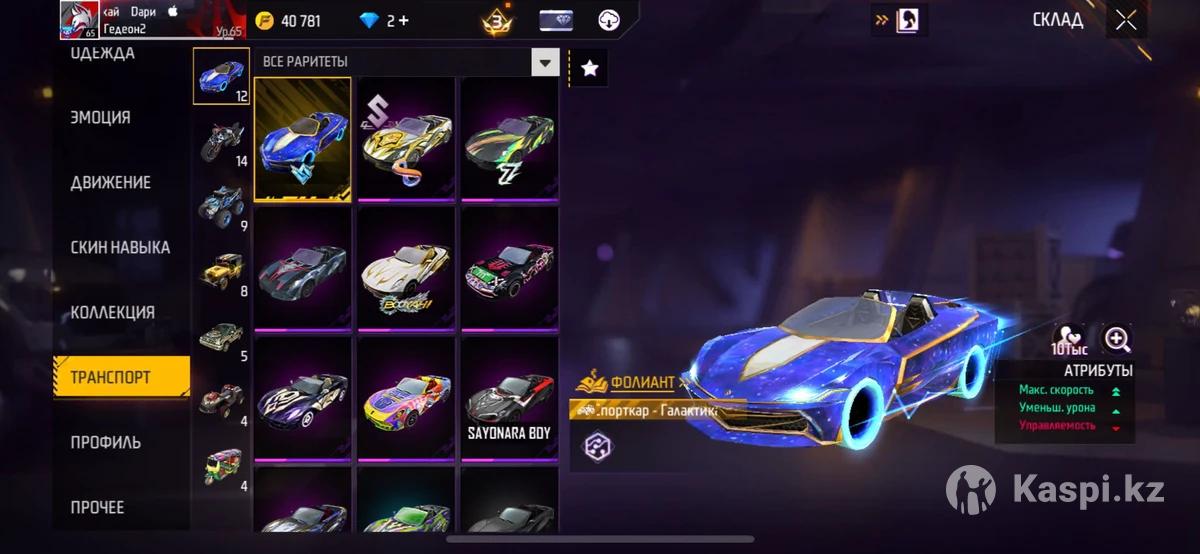Switch to the Профиль category
The image size is (1200, 554).
[x=106, y=442]
